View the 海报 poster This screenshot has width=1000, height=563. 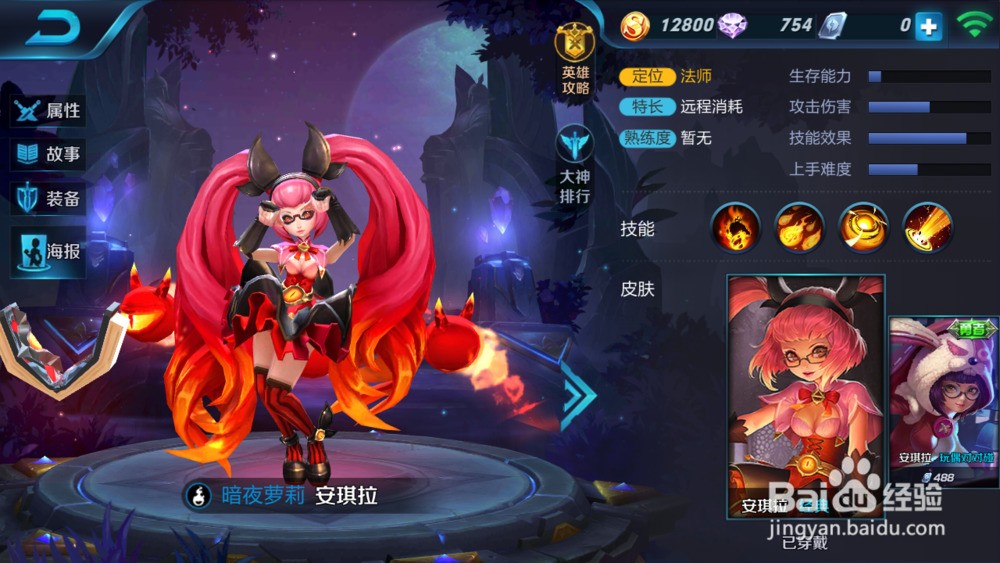[50, 251]
